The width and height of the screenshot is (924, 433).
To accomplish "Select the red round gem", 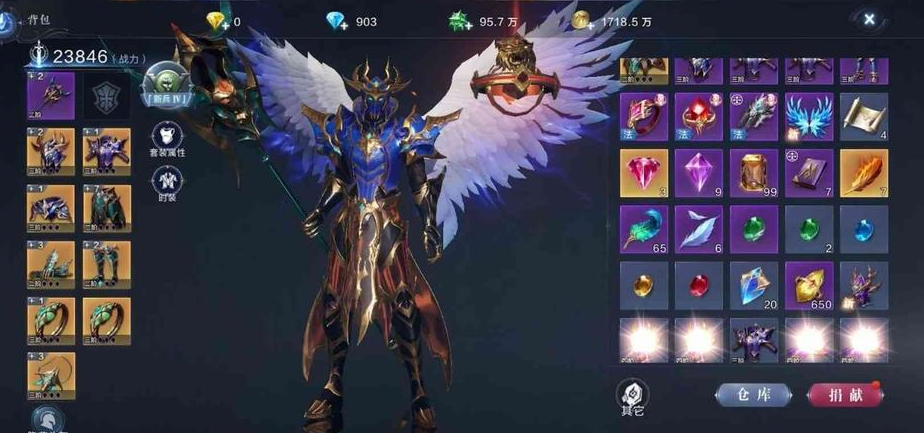I will pos(698,285).
